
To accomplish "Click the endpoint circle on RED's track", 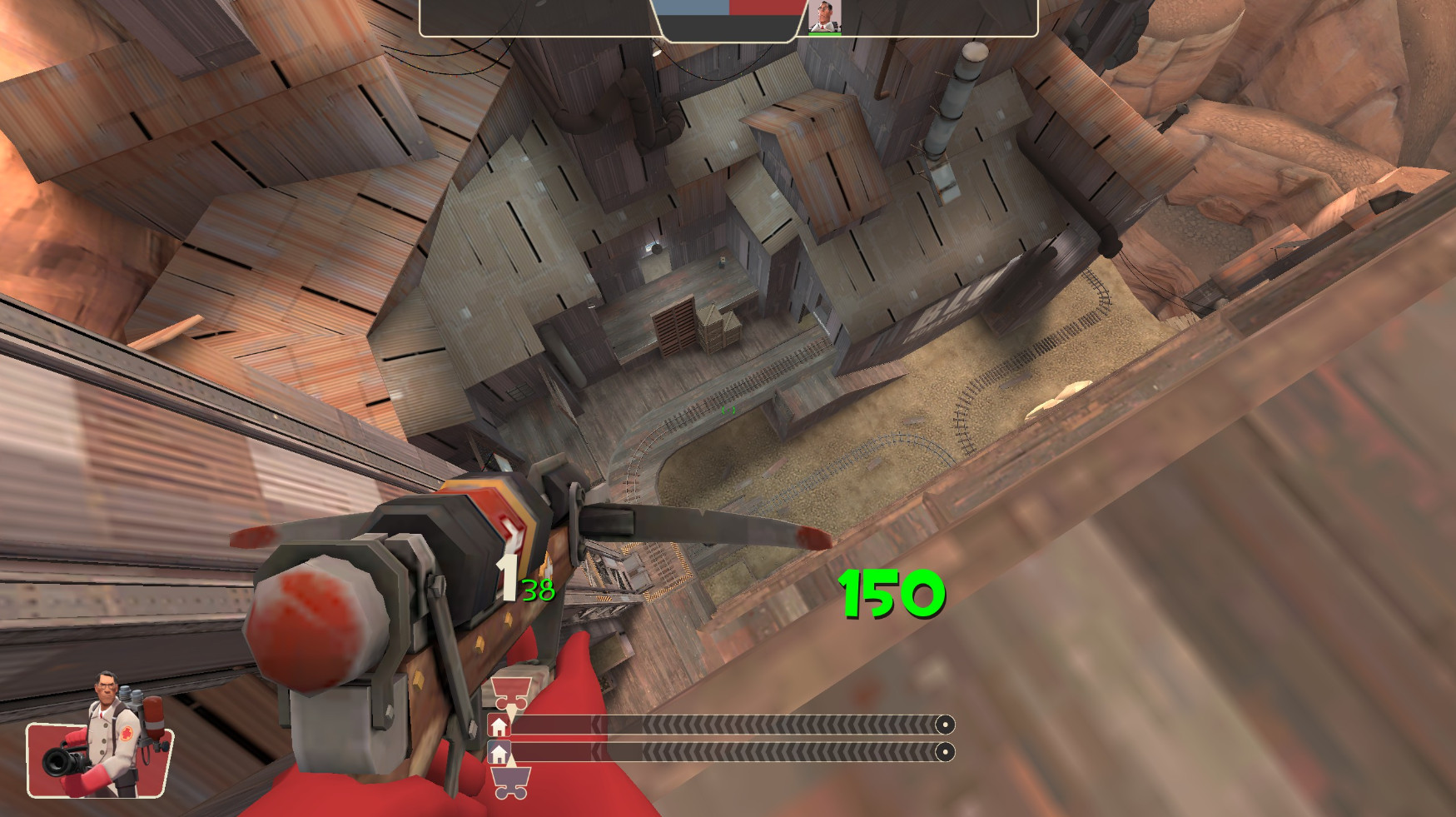I will point(946,725).
